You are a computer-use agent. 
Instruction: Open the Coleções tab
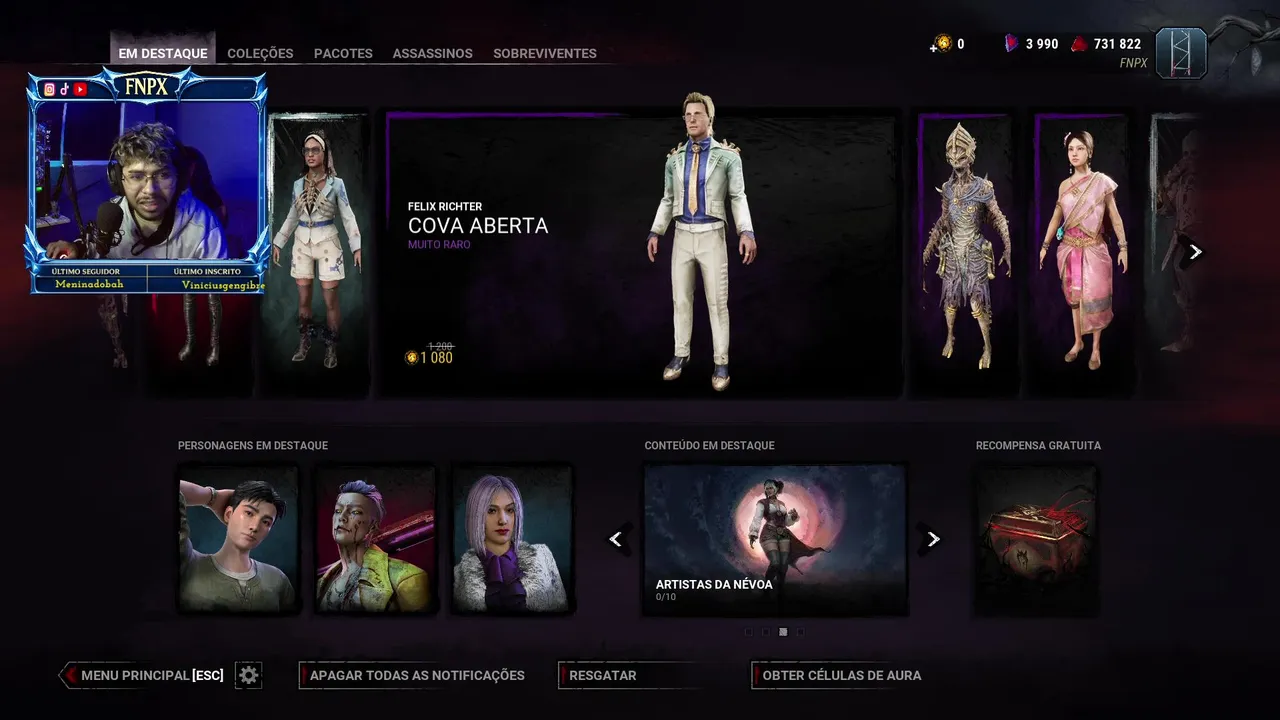260,53
